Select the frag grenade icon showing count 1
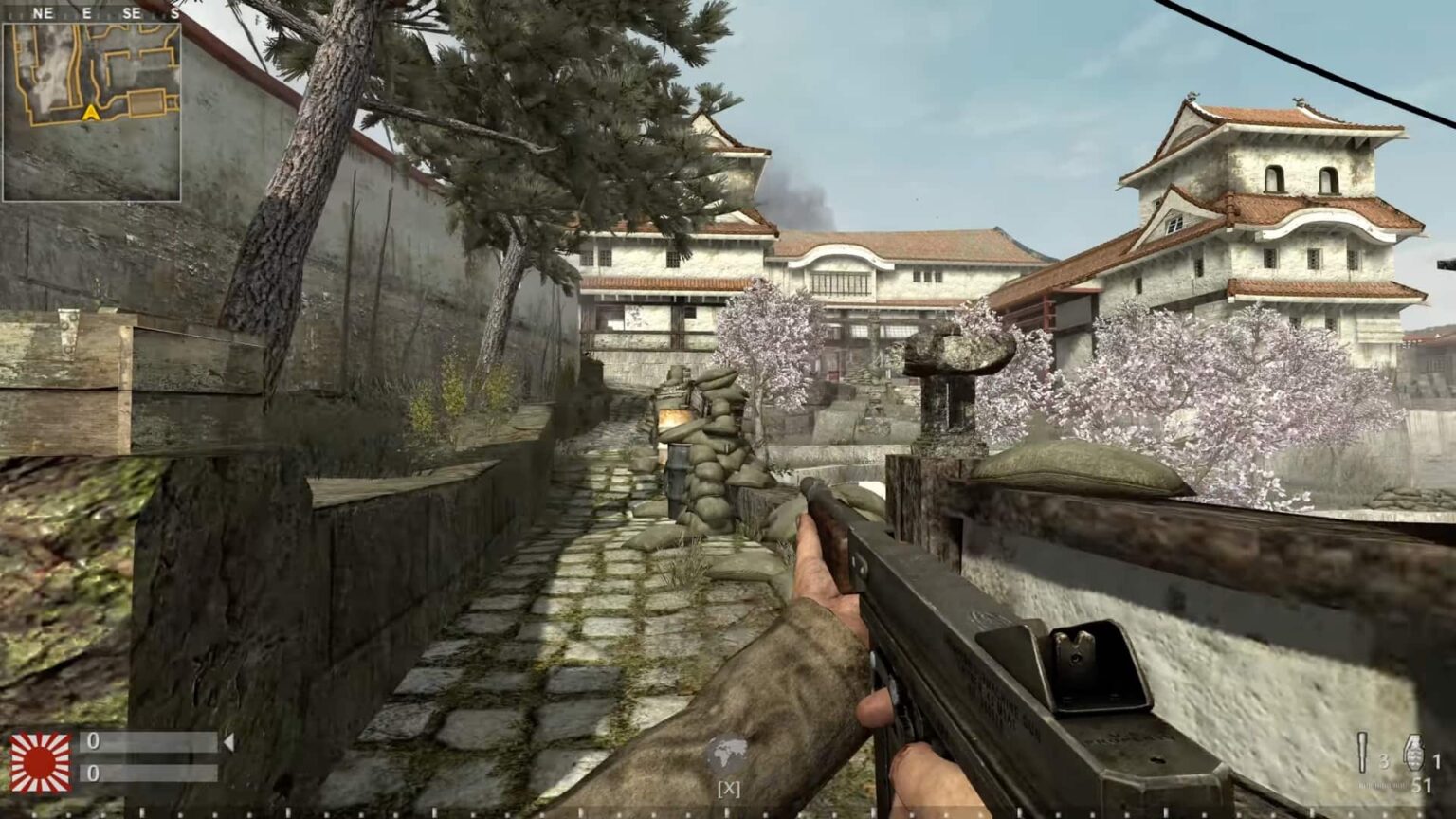 click(1414, 752)
